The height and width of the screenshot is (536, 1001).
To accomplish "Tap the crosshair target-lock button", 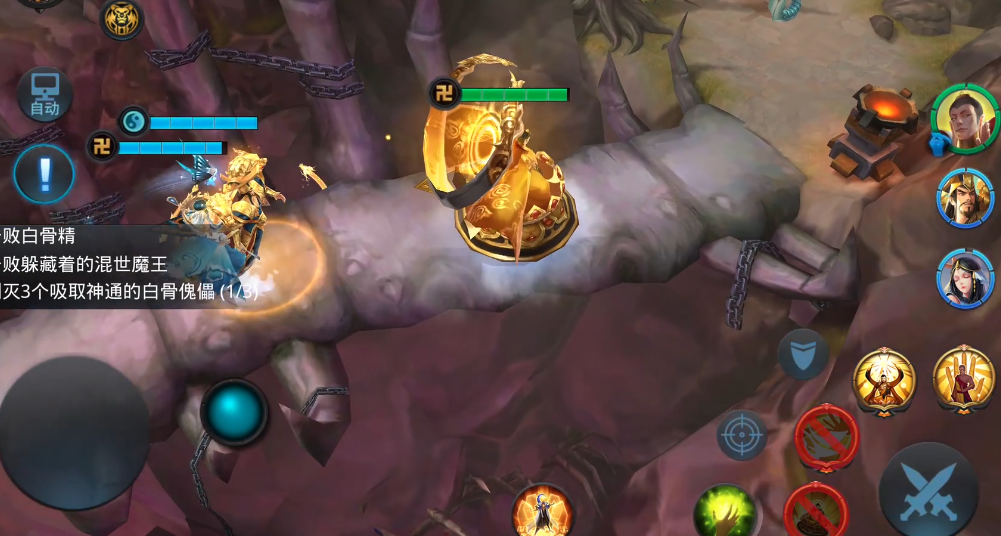I will pyautogui.click(x=742, y=435).
